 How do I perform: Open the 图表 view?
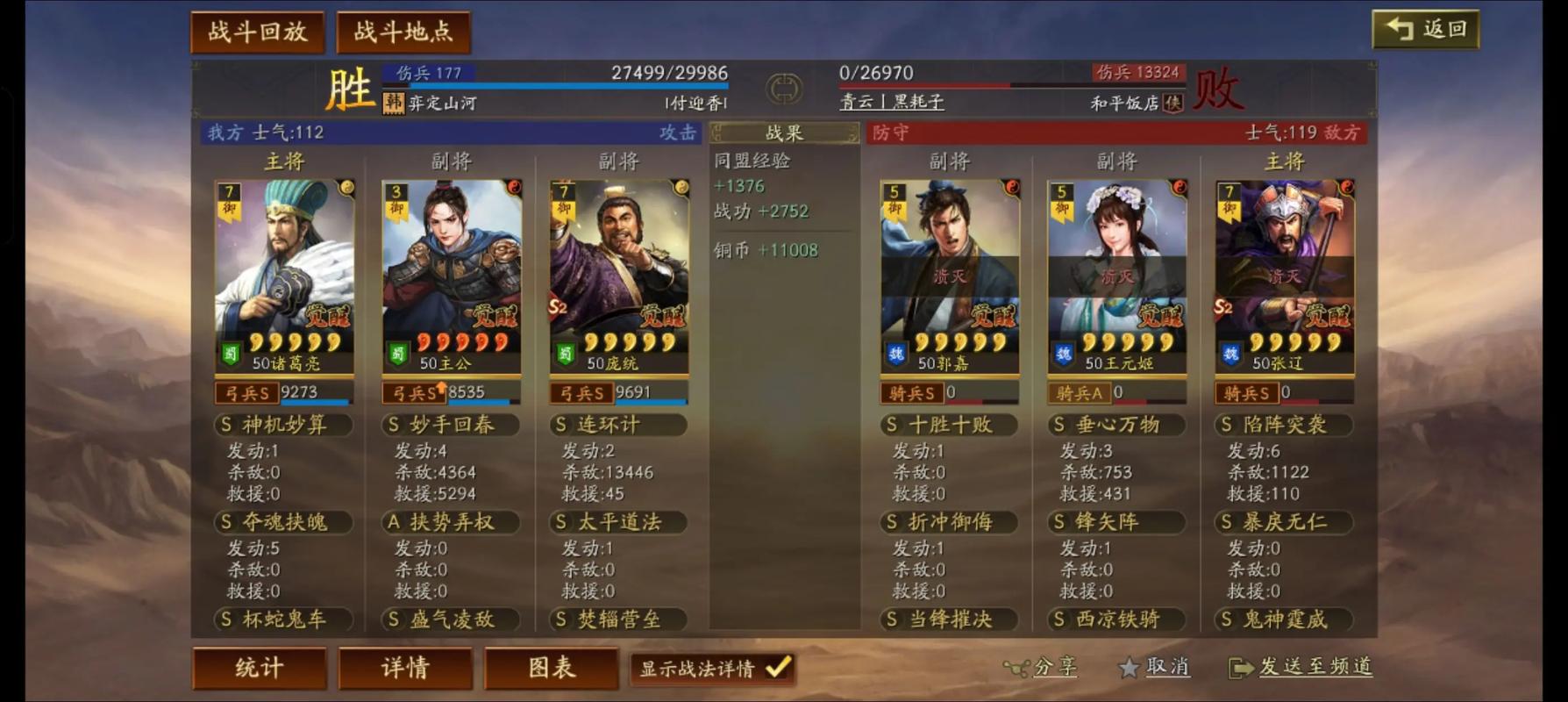pos(551,668)
